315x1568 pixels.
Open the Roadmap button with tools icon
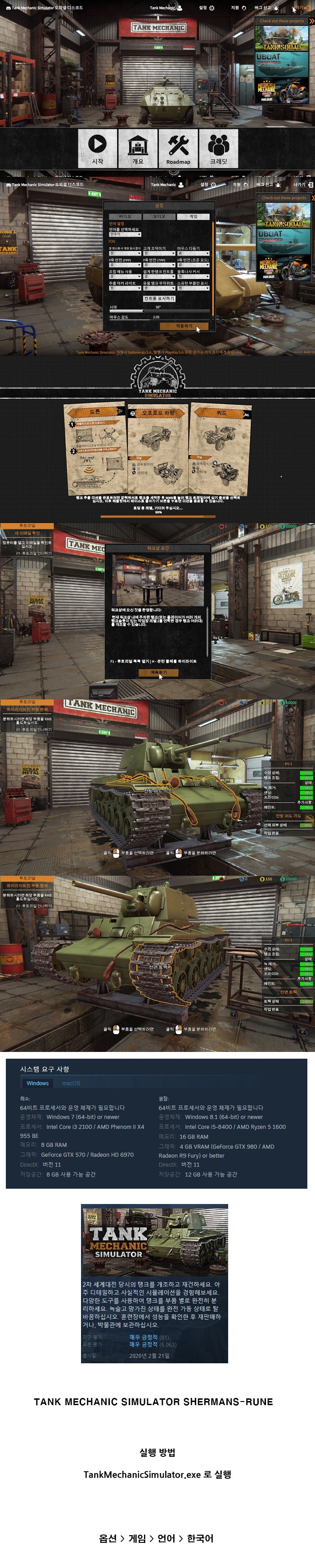(178, 148)
